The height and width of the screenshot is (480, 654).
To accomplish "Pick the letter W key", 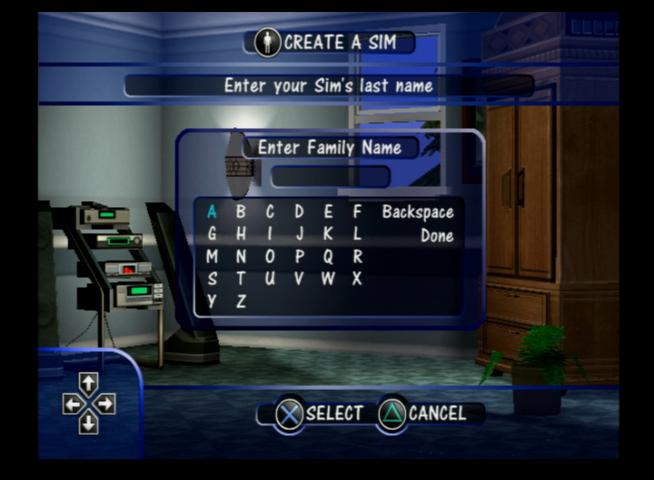I will click(x=328, y=278).
